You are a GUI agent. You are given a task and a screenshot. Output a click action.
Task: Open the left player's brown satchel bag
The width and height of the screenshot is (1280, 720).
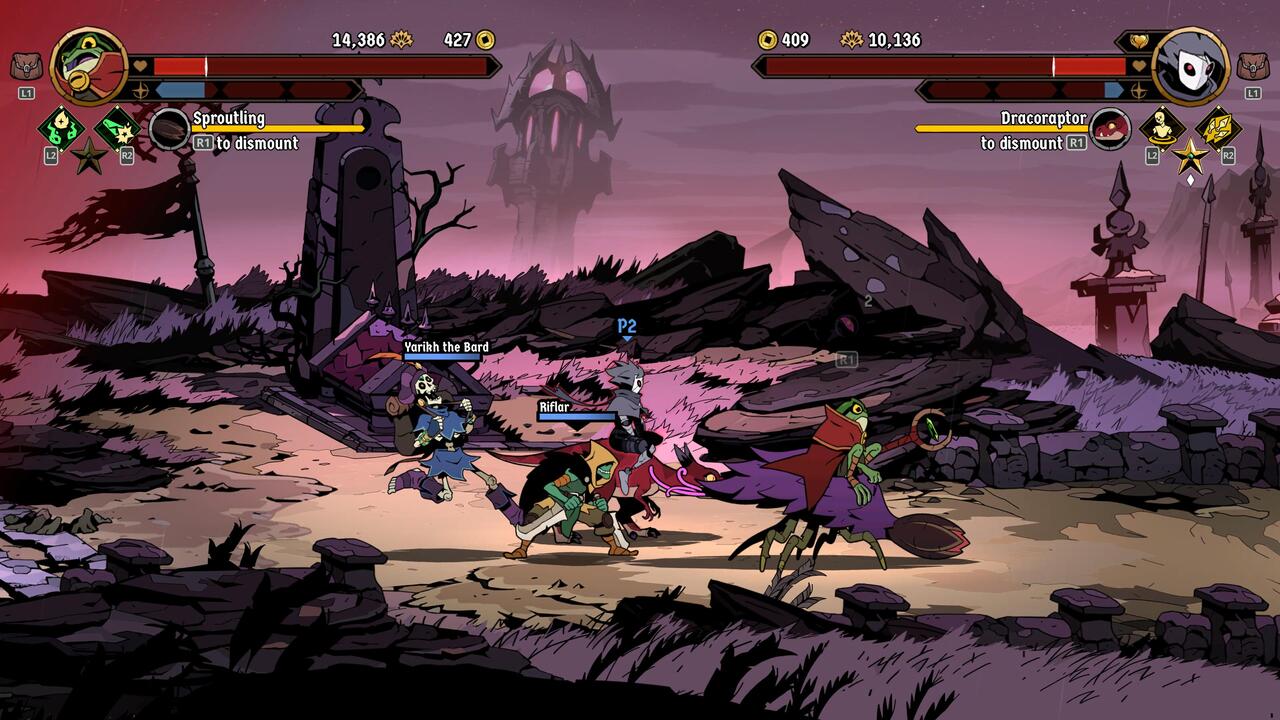click(x=25, y=67)
